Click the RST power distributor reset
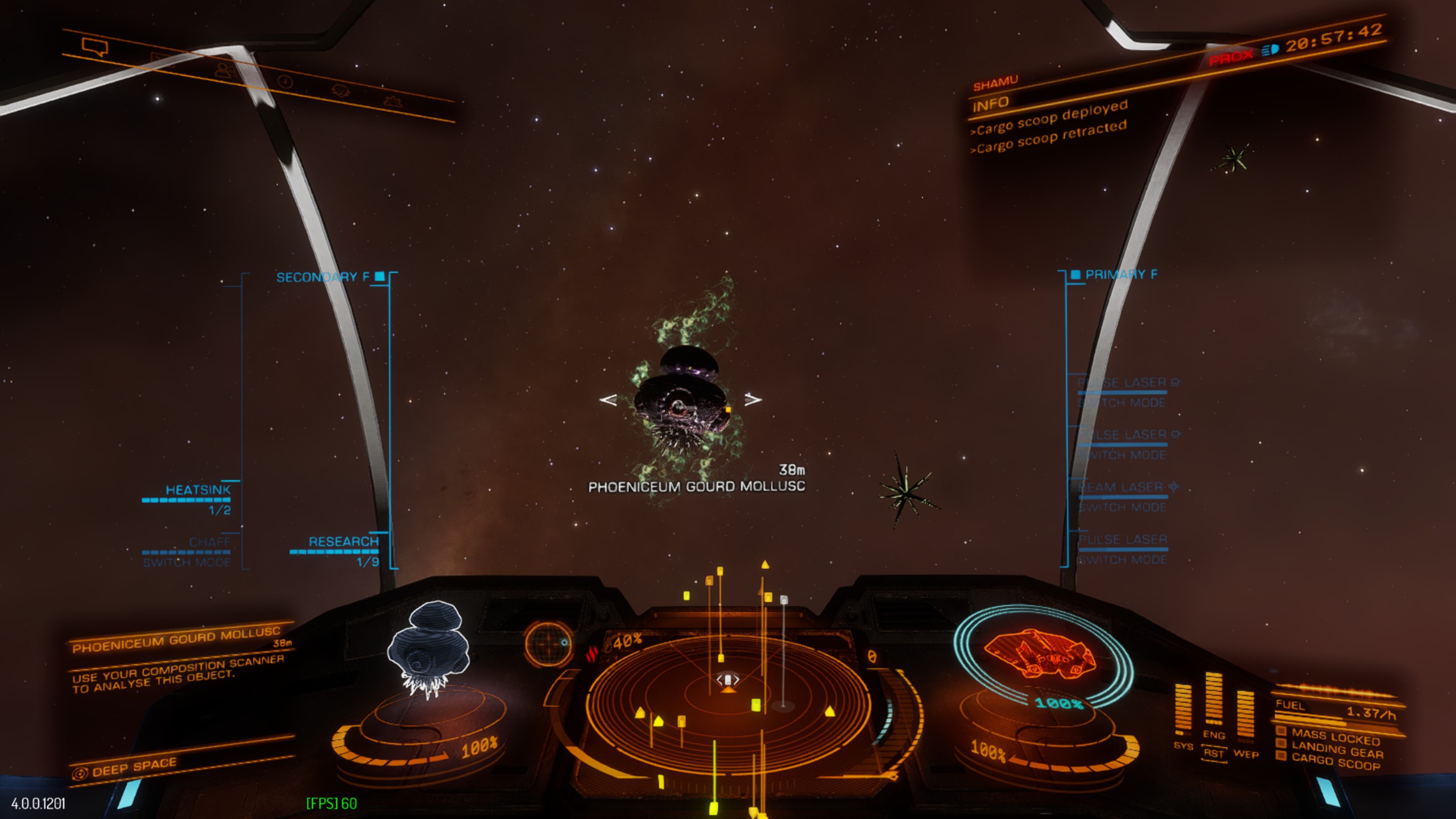This screenshot has width=1456, height=819. (1213, 754)
